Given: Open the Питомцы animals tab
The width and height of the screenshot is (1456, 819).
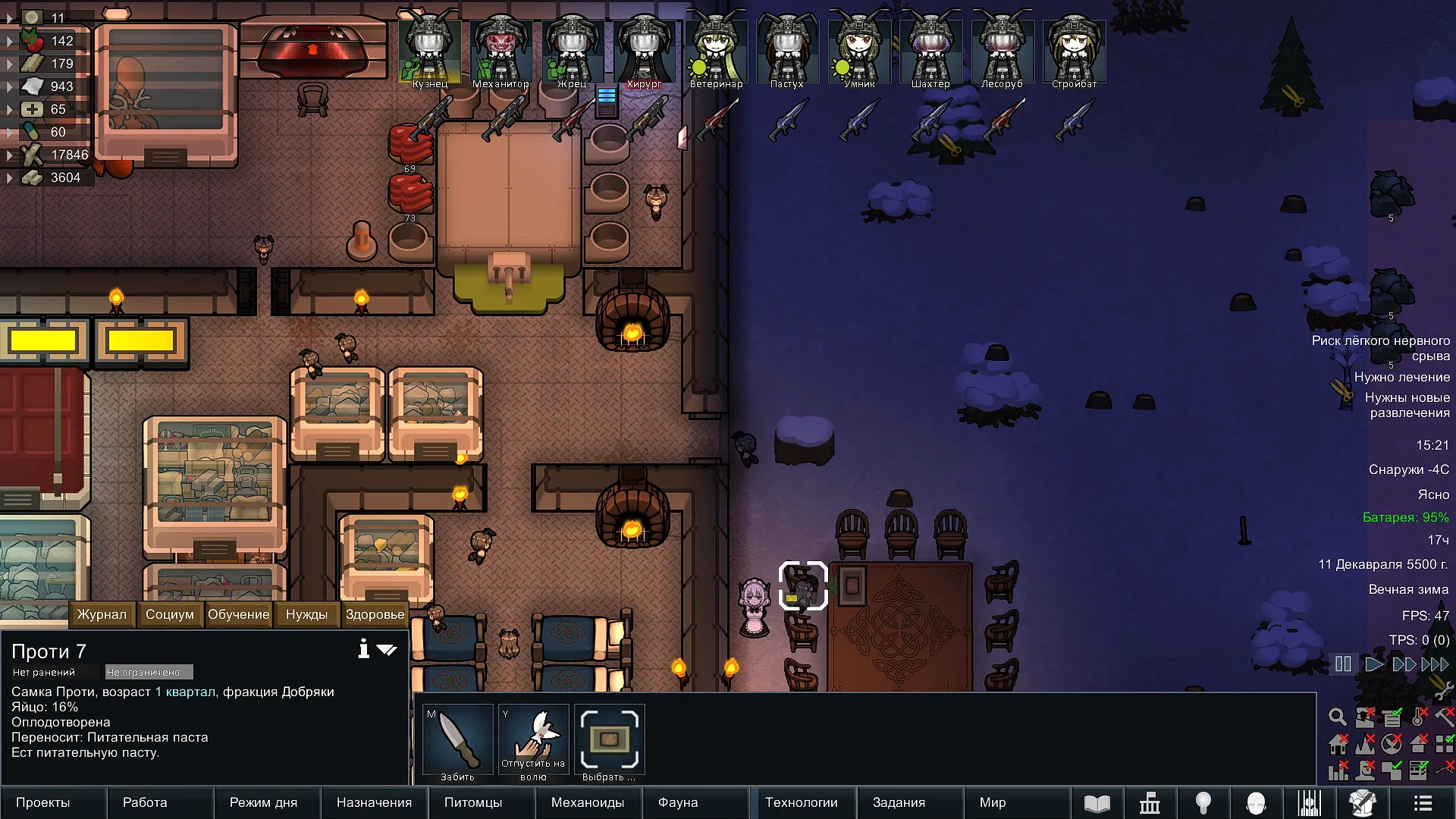Looking at the screenshot, I should (473, 802).
